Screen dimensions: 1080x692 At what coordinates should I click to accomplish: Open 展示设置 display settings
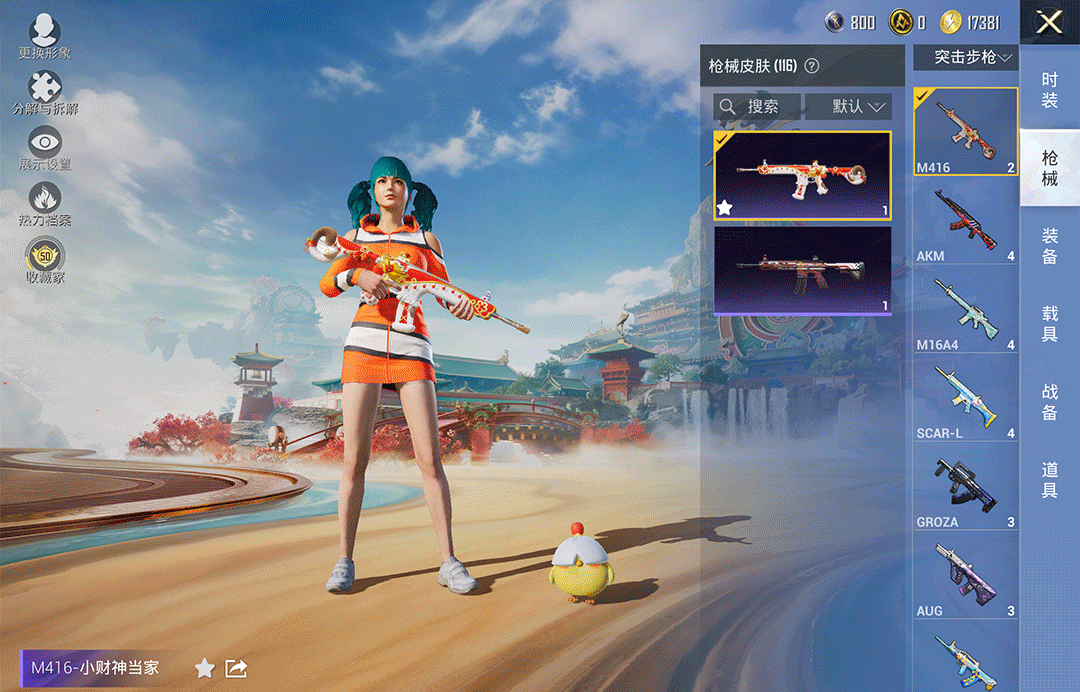click(x=44, y=147)
